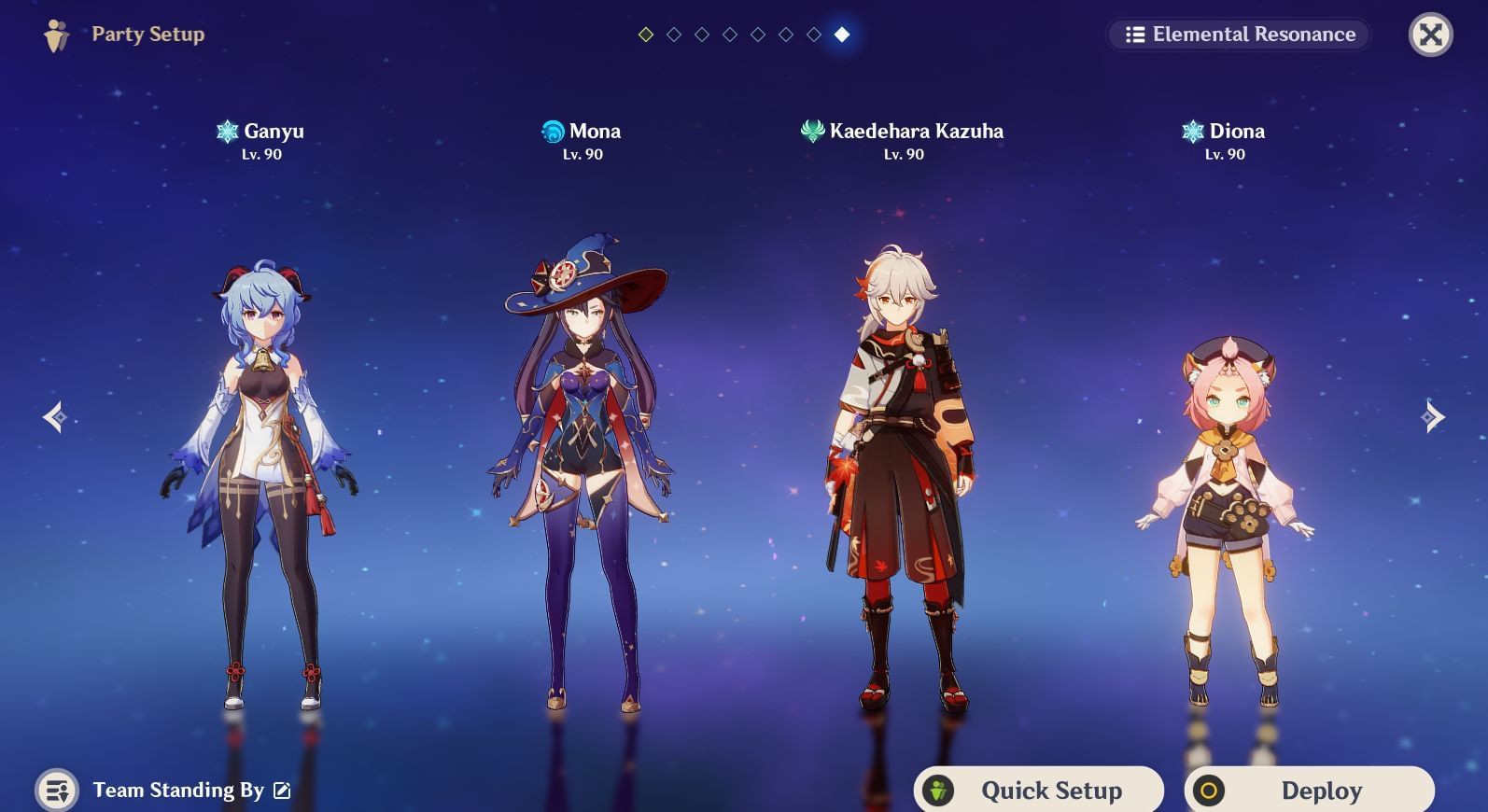Image resolution: width=1488 pixels, height=812 pixels.
Task: Deploy the current party
Action: pos(1309,791)
